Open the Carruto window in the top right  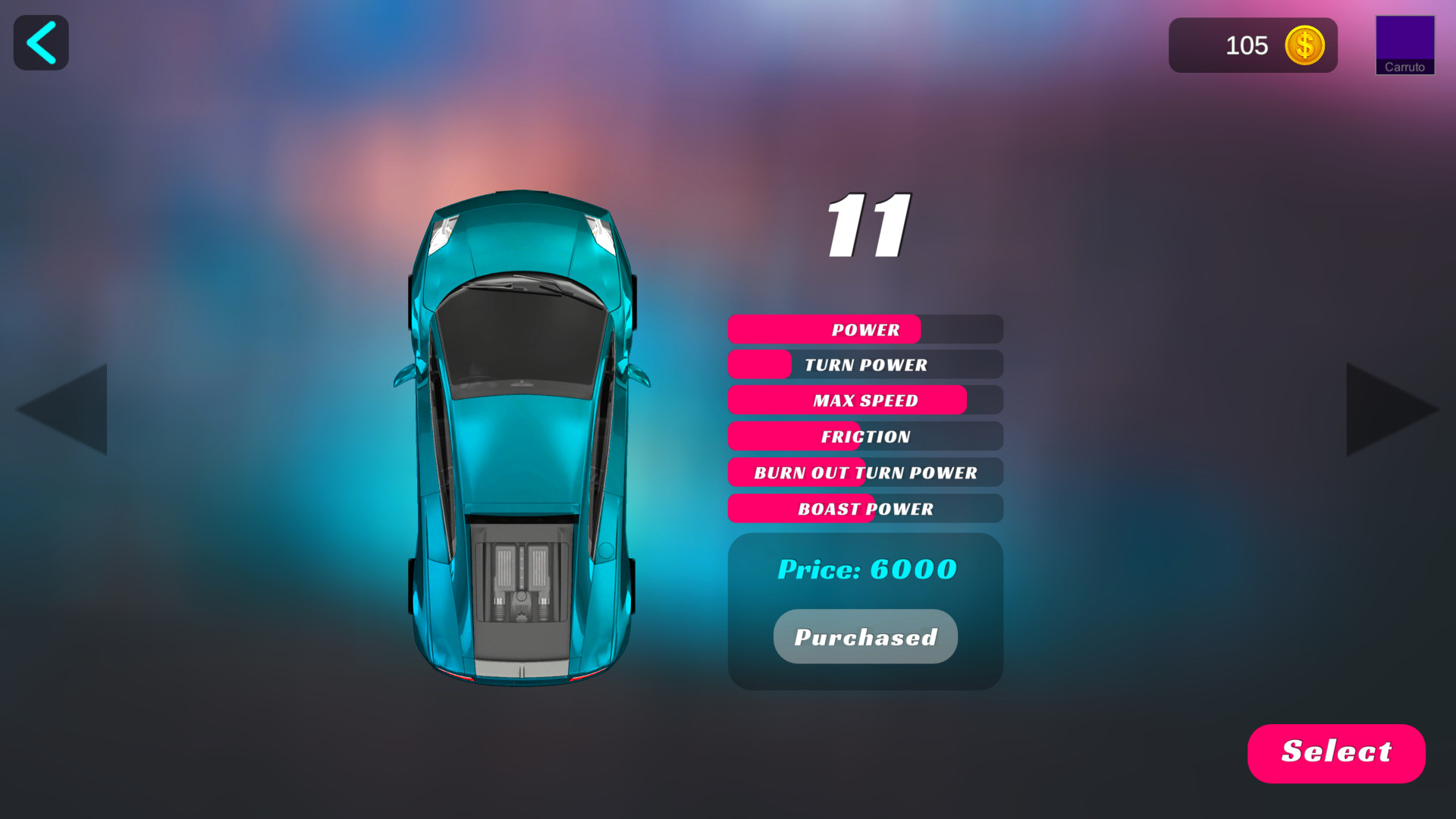[1404, 44]
